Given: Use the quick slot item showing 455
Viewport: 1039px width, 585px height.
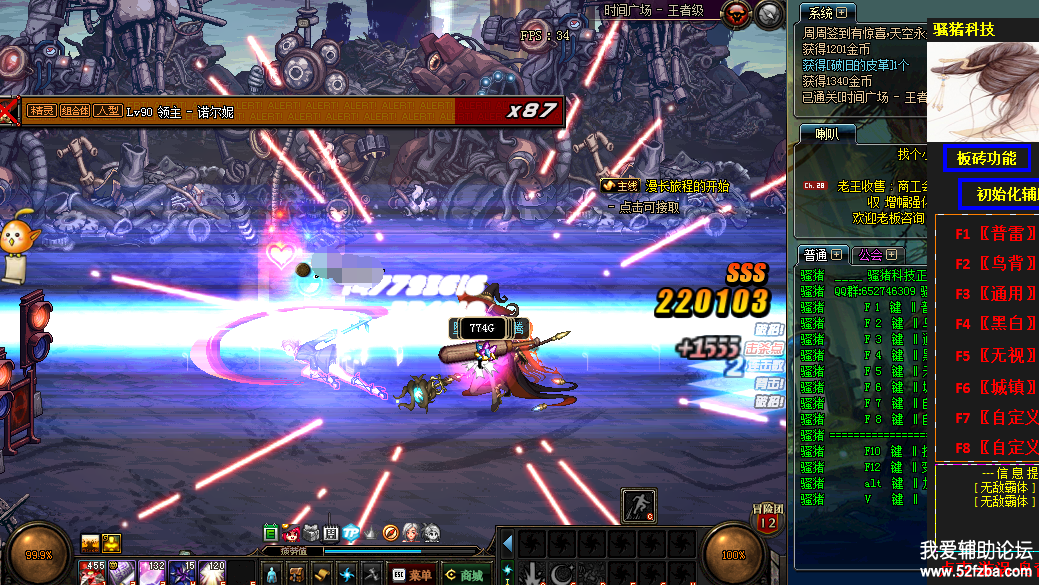Looking at the screenshot, I should 93,573.
